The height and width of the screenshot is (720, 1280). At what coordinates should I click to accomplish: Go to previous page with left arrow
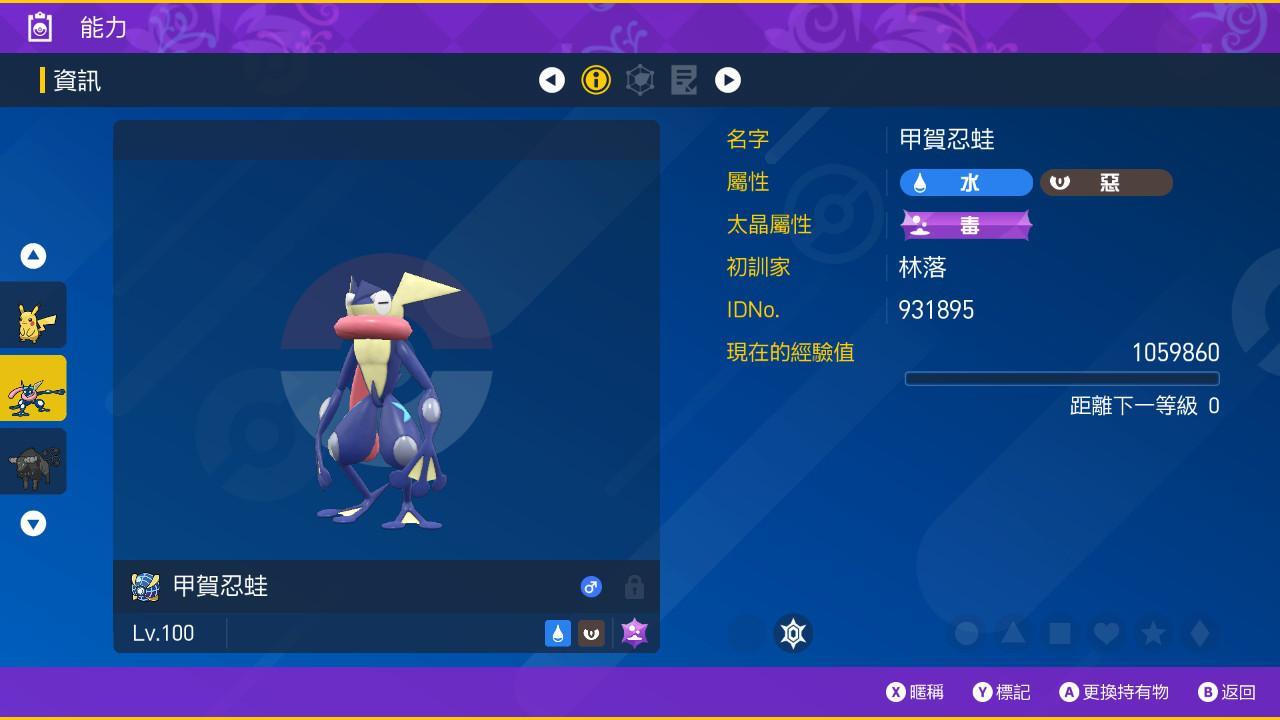click(552, 80)
